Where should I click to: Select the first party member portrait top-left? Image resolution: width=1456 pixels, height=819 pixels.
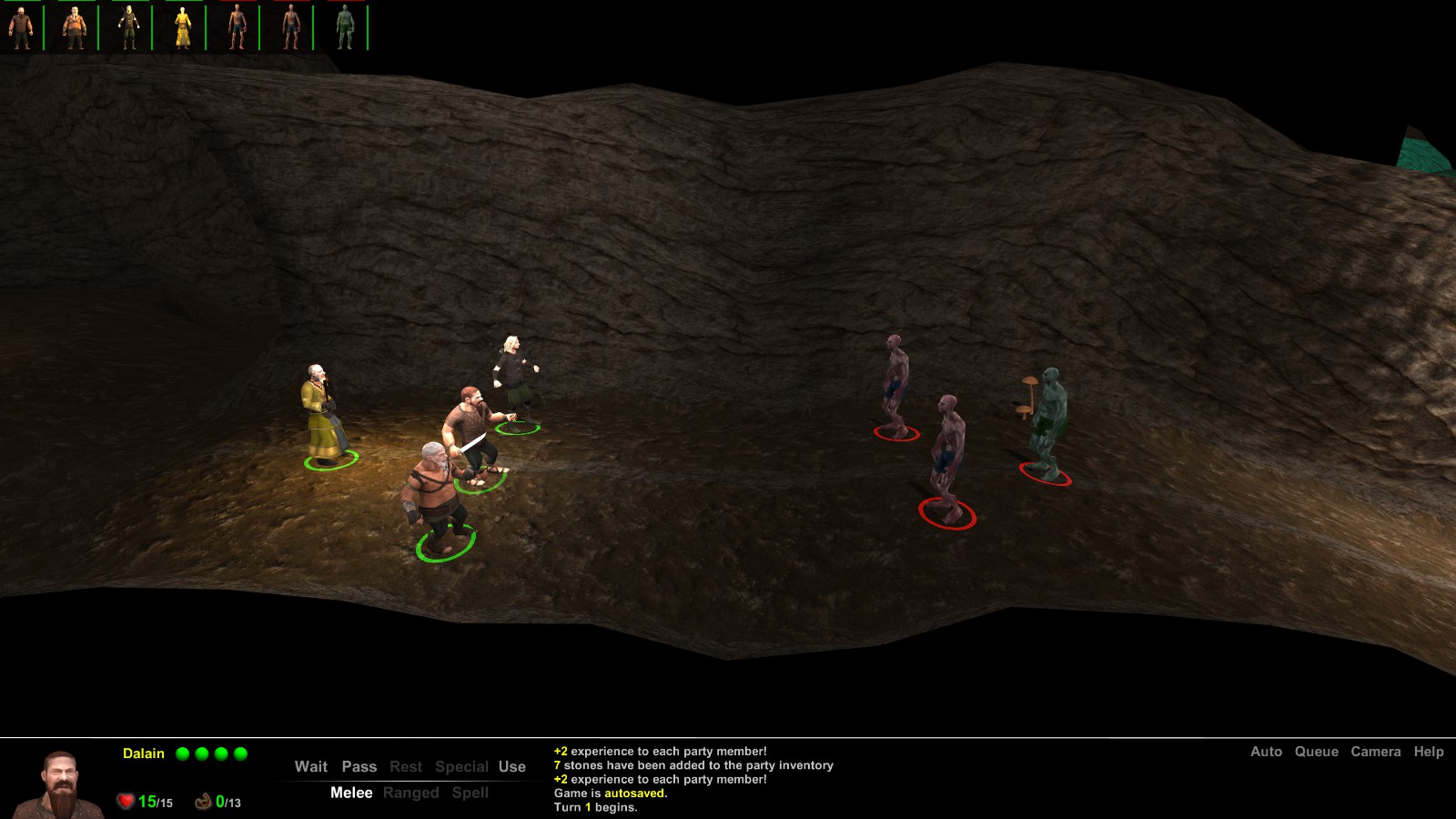(x=22, y=25)
